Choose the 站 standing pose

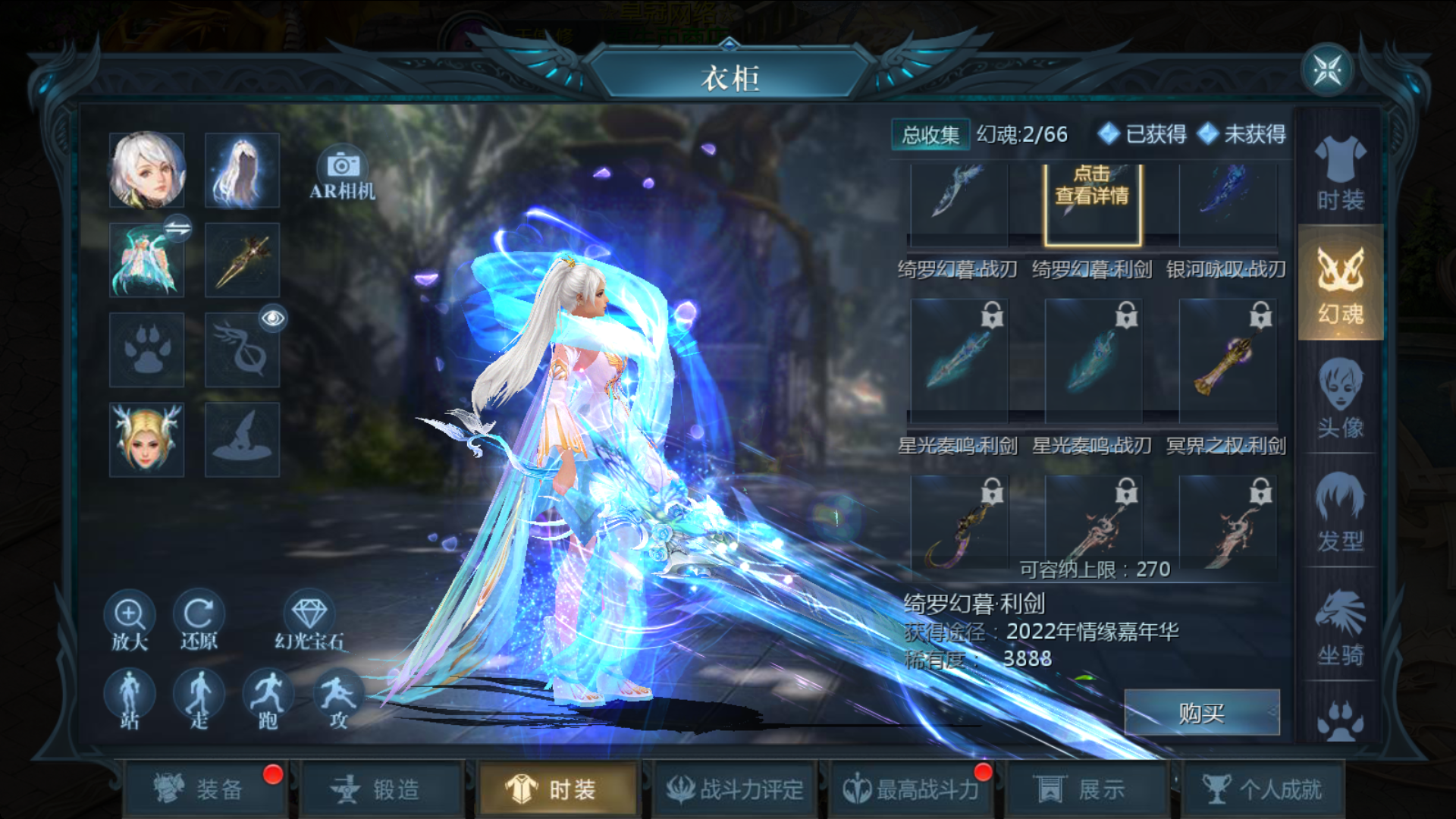pos(130,699)
